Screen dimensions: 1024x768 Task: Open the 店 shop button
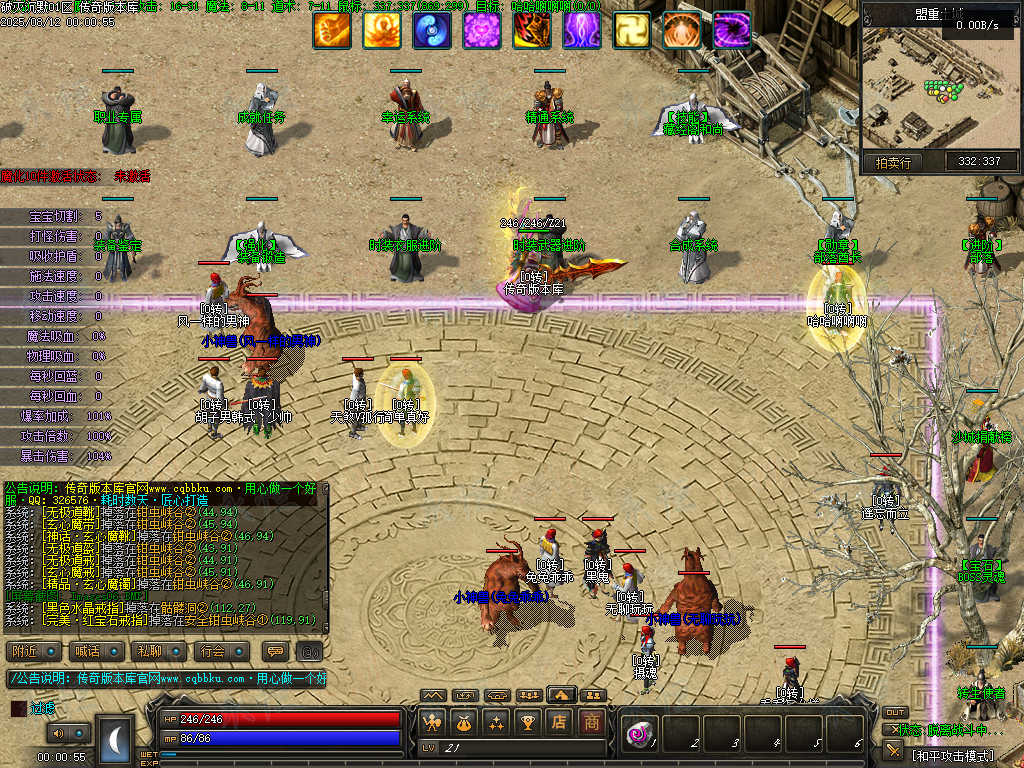click(561, 721)
